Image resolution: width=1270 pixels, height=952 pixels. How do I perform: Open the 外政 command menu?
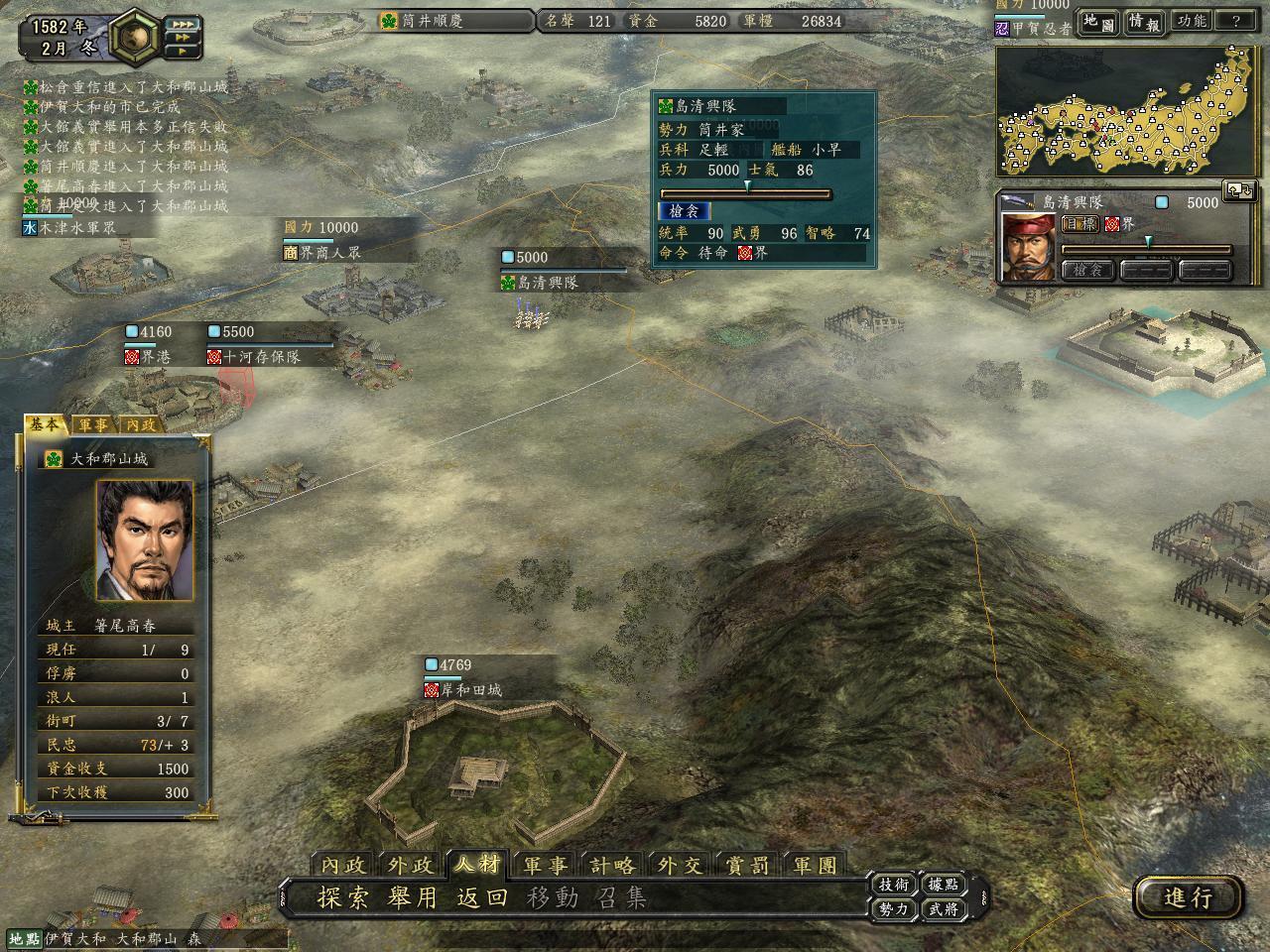tap(411, 865)
